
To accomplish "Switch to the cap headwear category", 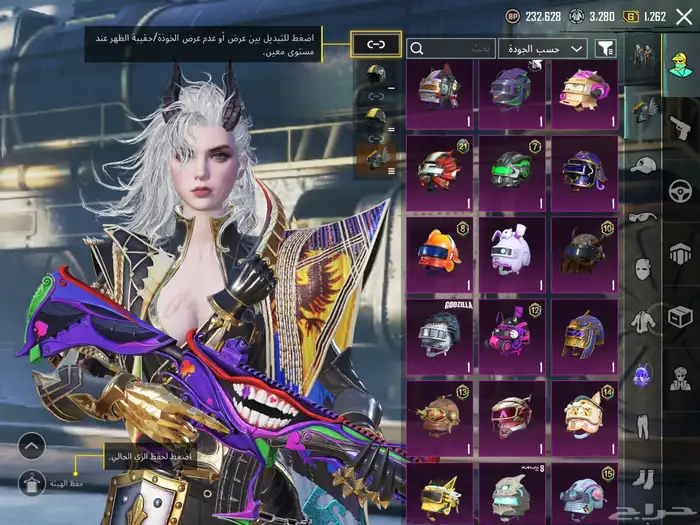I will click(643, 163).
